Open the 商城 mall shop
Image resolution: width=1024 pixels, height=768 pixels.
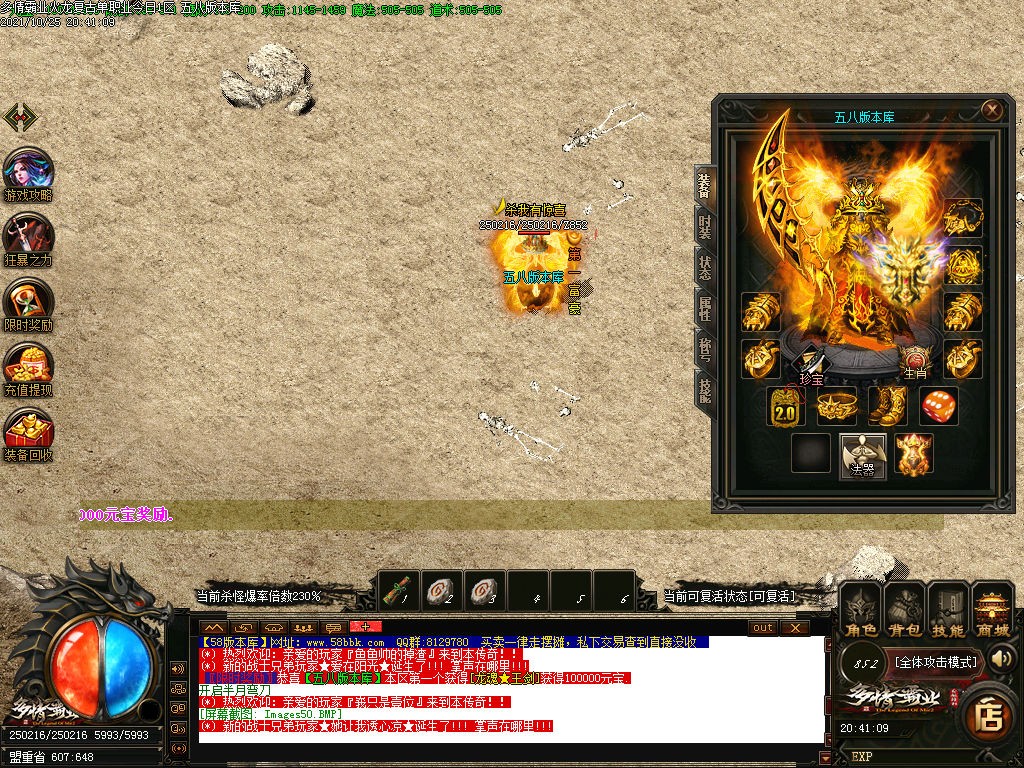[x=992, y=608]
